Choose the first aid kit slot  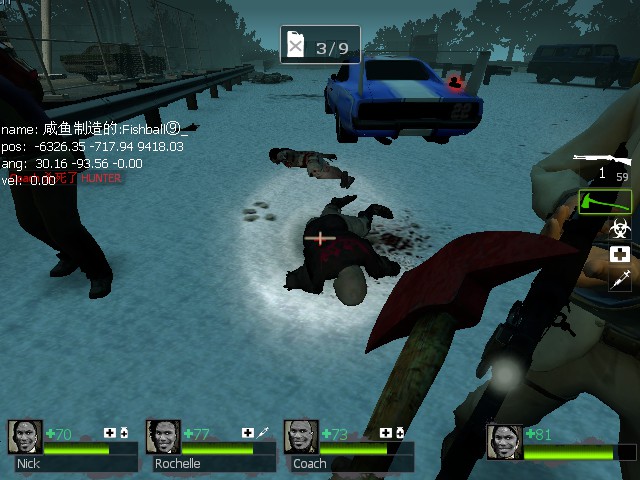tap(620, 254)
